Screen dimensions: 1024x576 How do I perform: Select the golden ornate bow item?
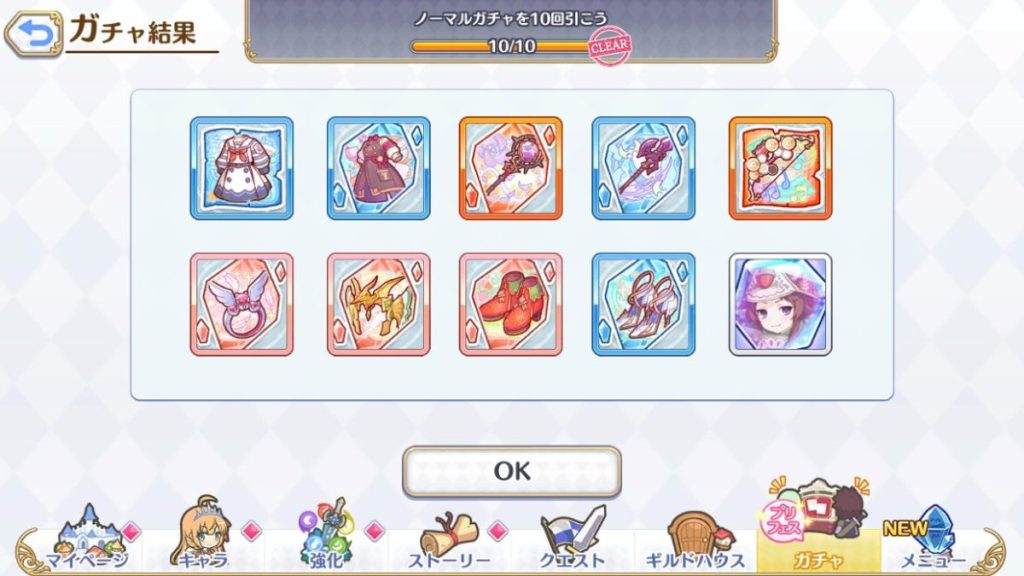(780, 168)
